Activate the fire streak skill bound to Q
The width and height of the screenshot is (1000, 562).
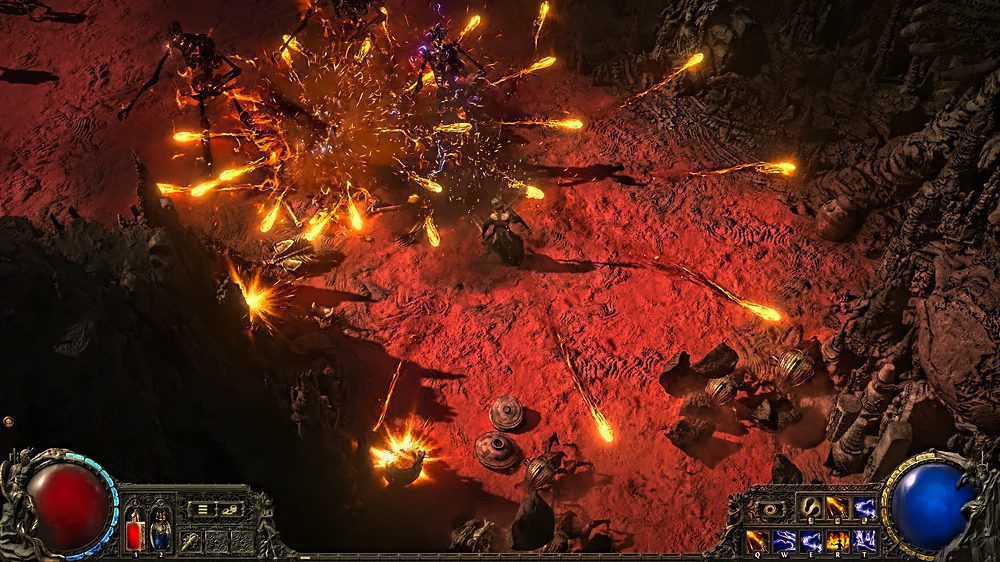(x=758, y=541)
